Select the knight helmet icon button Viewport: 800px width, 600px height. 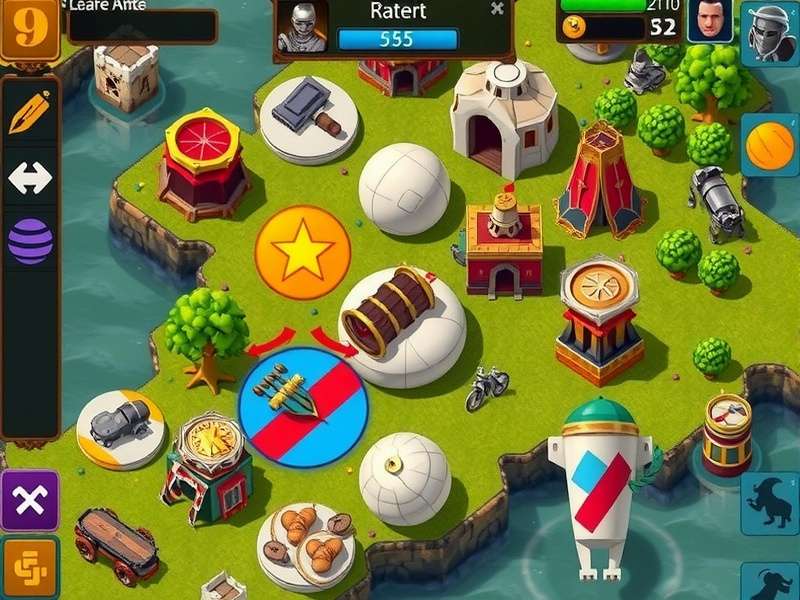[x=771, y=30]
